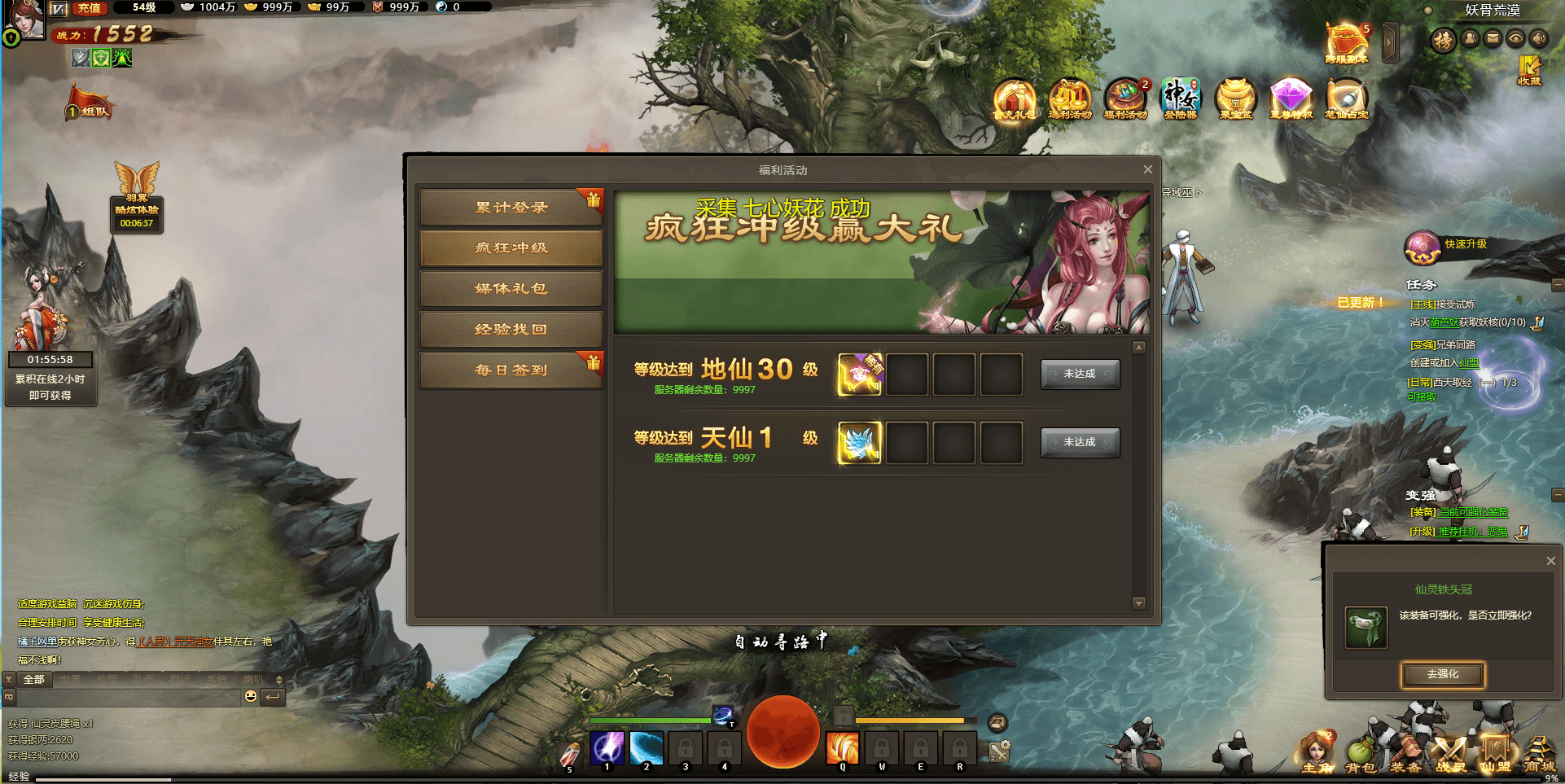
Task: Open the 快速升级 quick level-up orb
Action: (x=1421, y=247)
